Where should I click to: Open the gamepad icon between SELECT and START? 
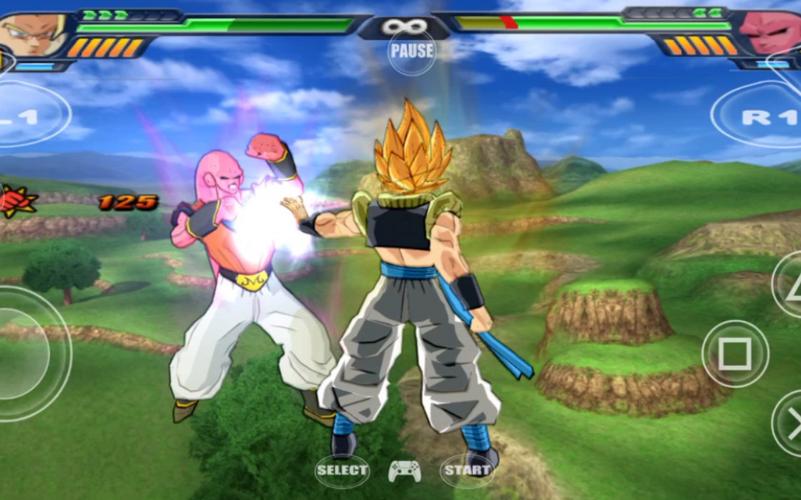click(404, 470)
